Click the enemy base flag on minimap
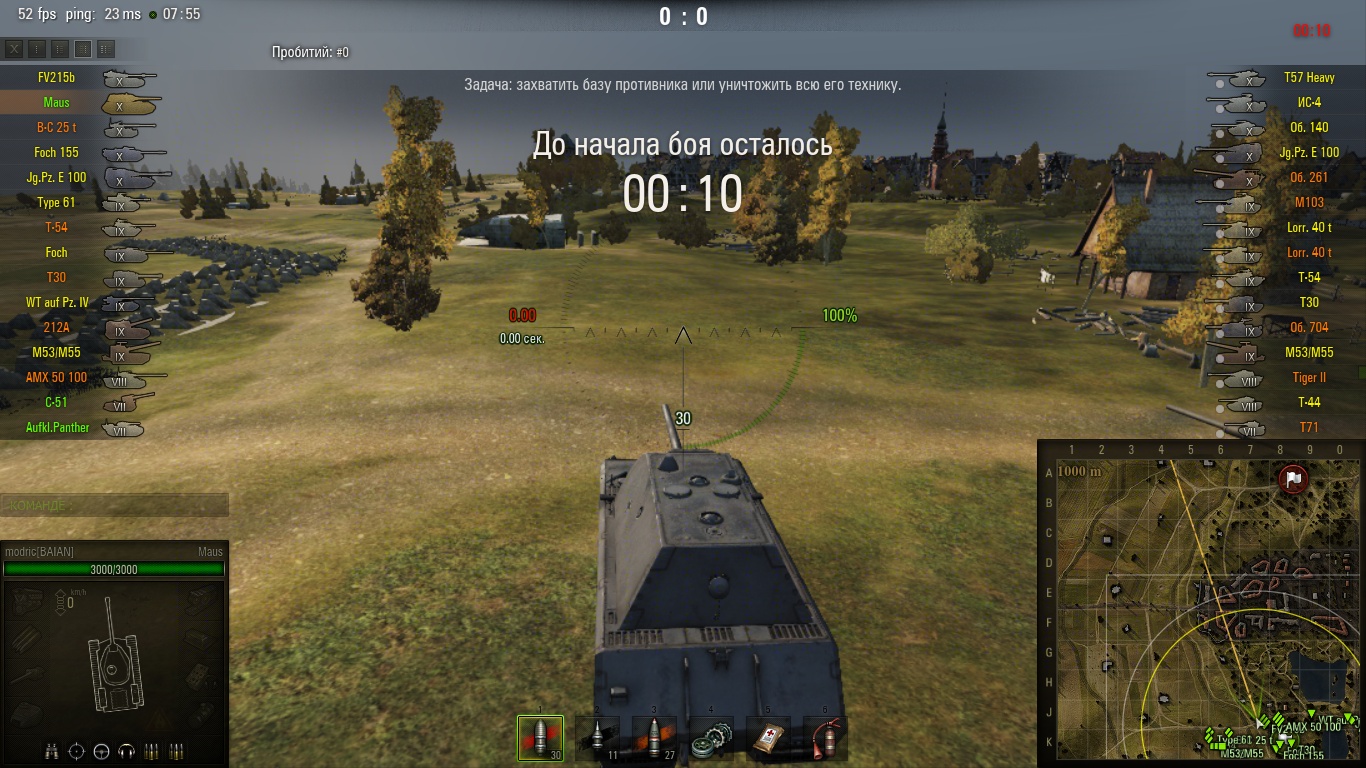1366x768 pixels. [x=1293, y=479]
